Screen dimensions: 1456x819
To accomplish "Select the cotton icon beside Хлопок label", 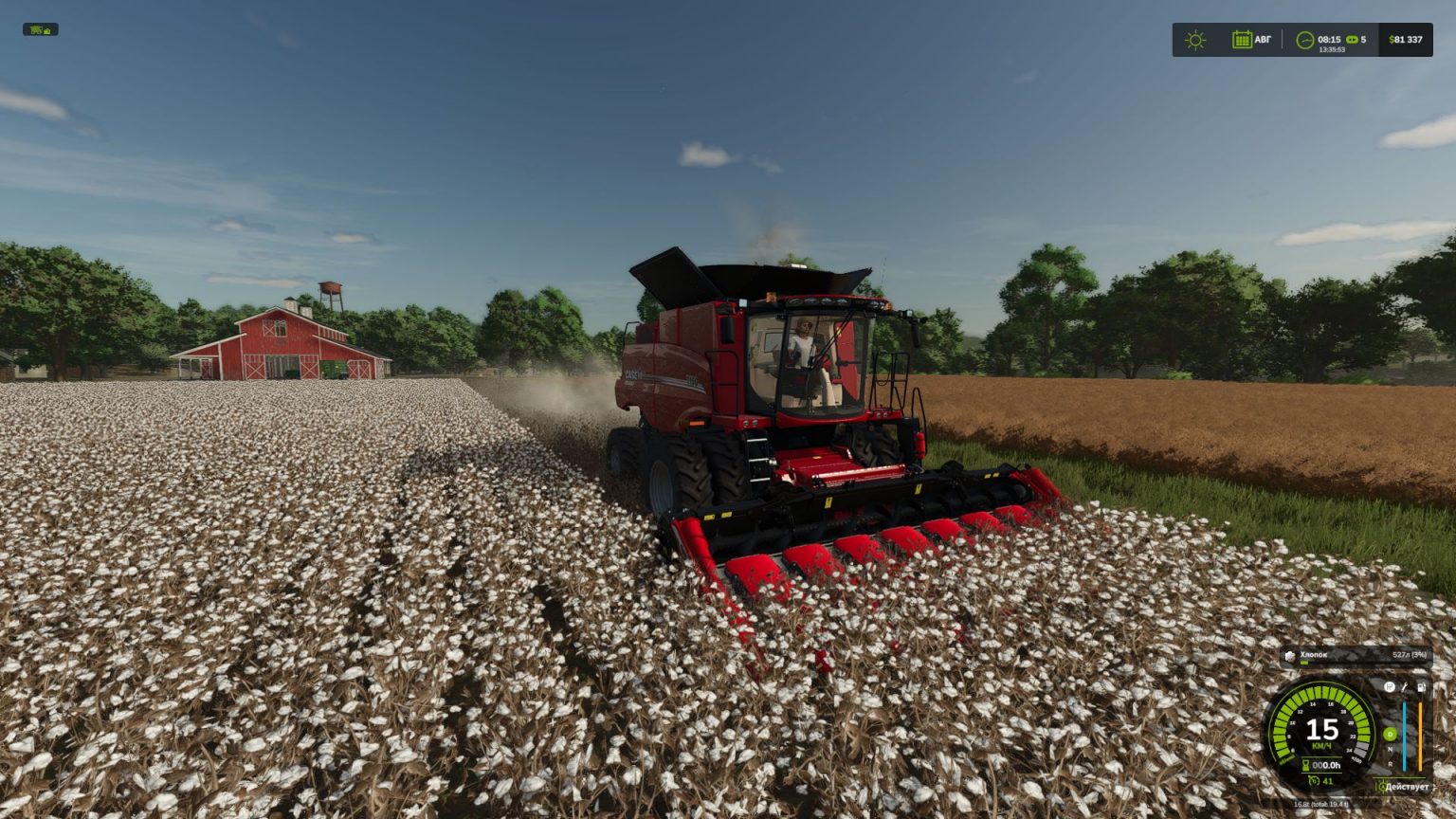I will 1291,655.
